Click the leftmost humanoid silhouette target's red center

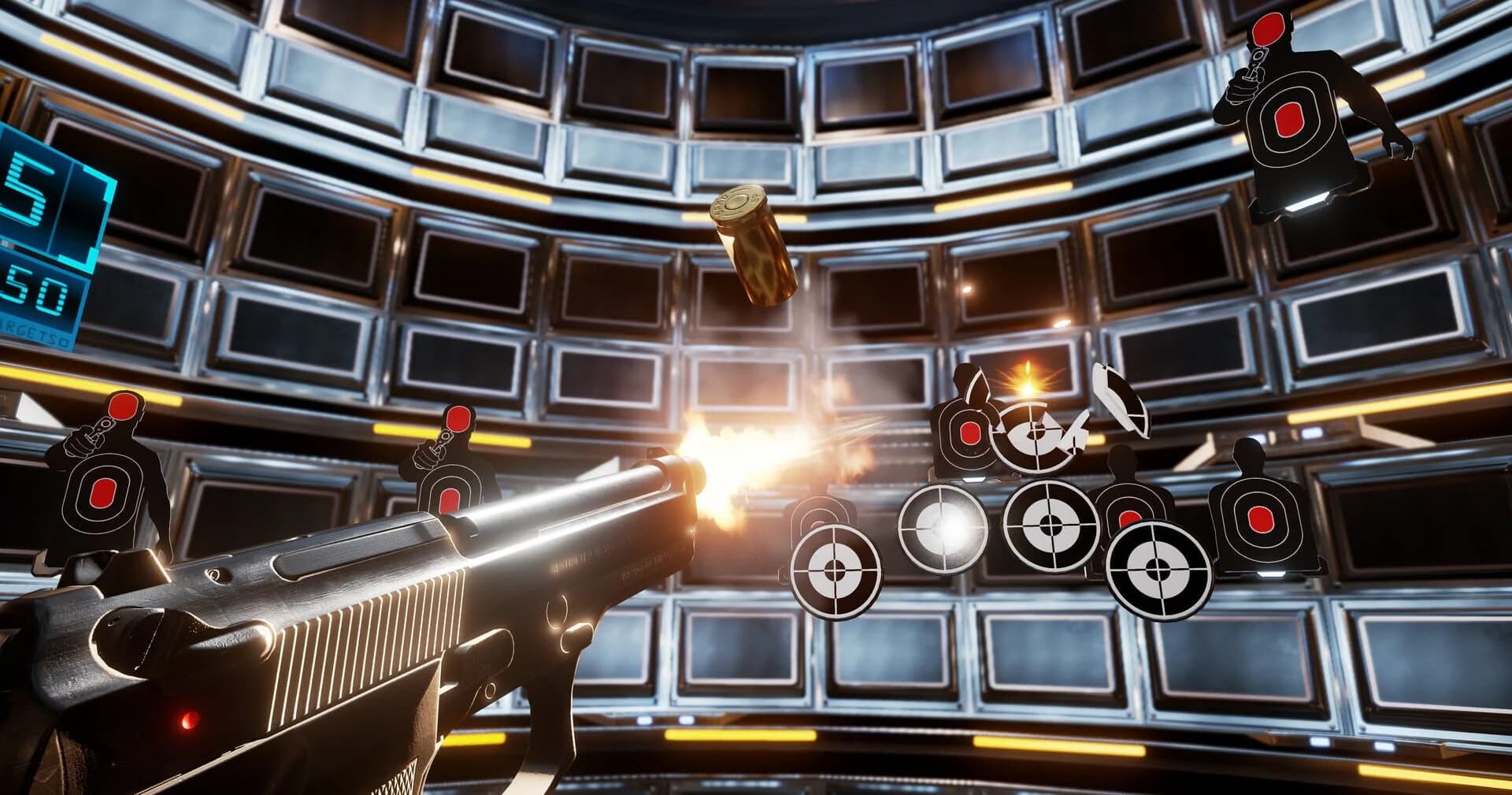tap(103, 492)
